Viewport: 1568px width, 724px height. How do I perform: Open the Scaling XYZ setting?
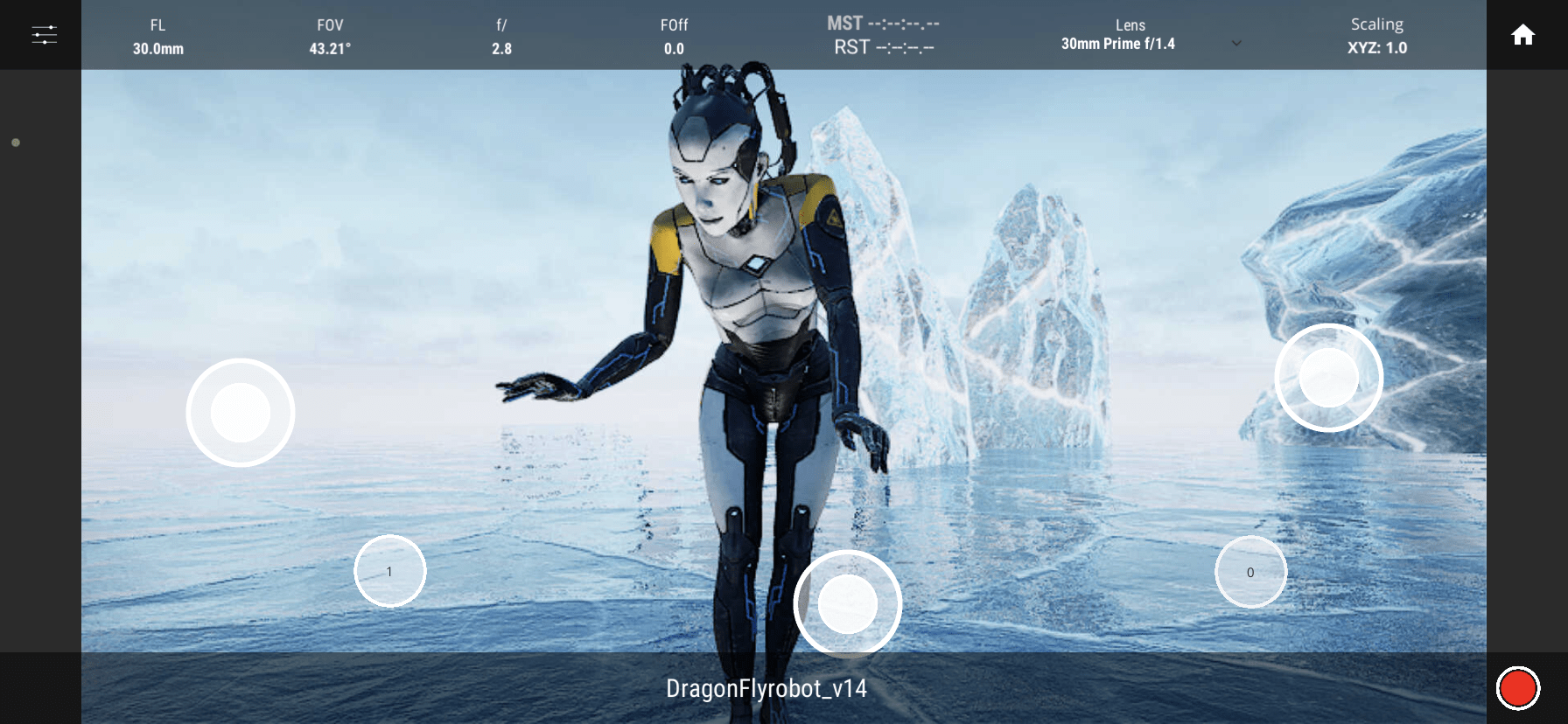1376,37
